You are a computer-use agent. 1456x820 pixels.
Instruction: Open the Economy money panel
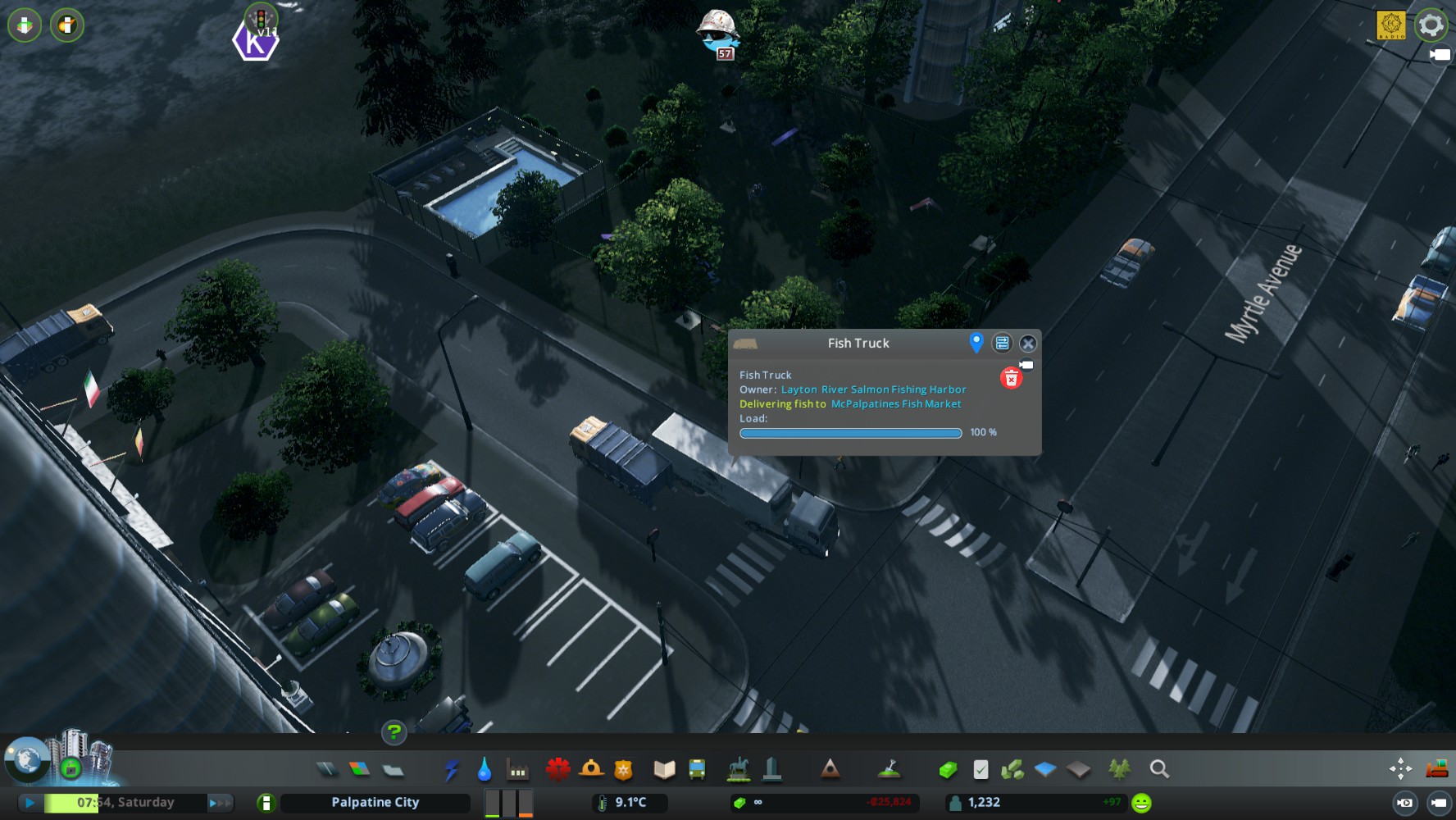[x=949, y=769]
